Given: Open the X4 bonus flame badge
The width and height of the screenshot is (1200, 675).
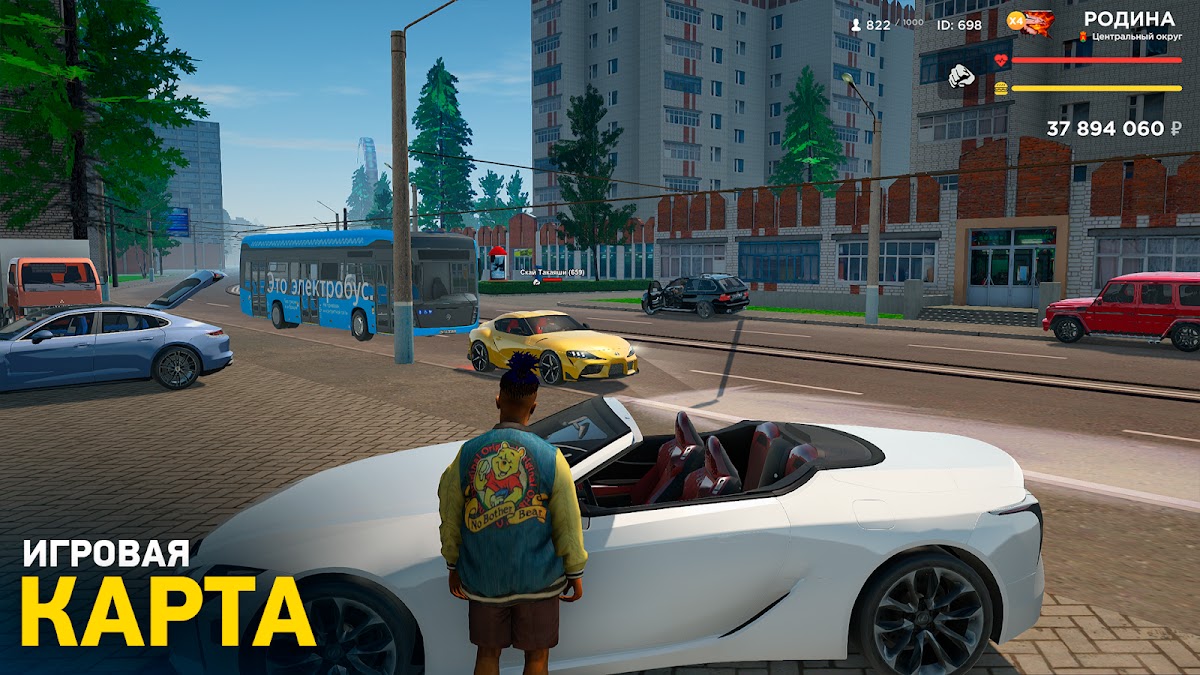Looking at the screenshot, I should [x=1030, y=21].
